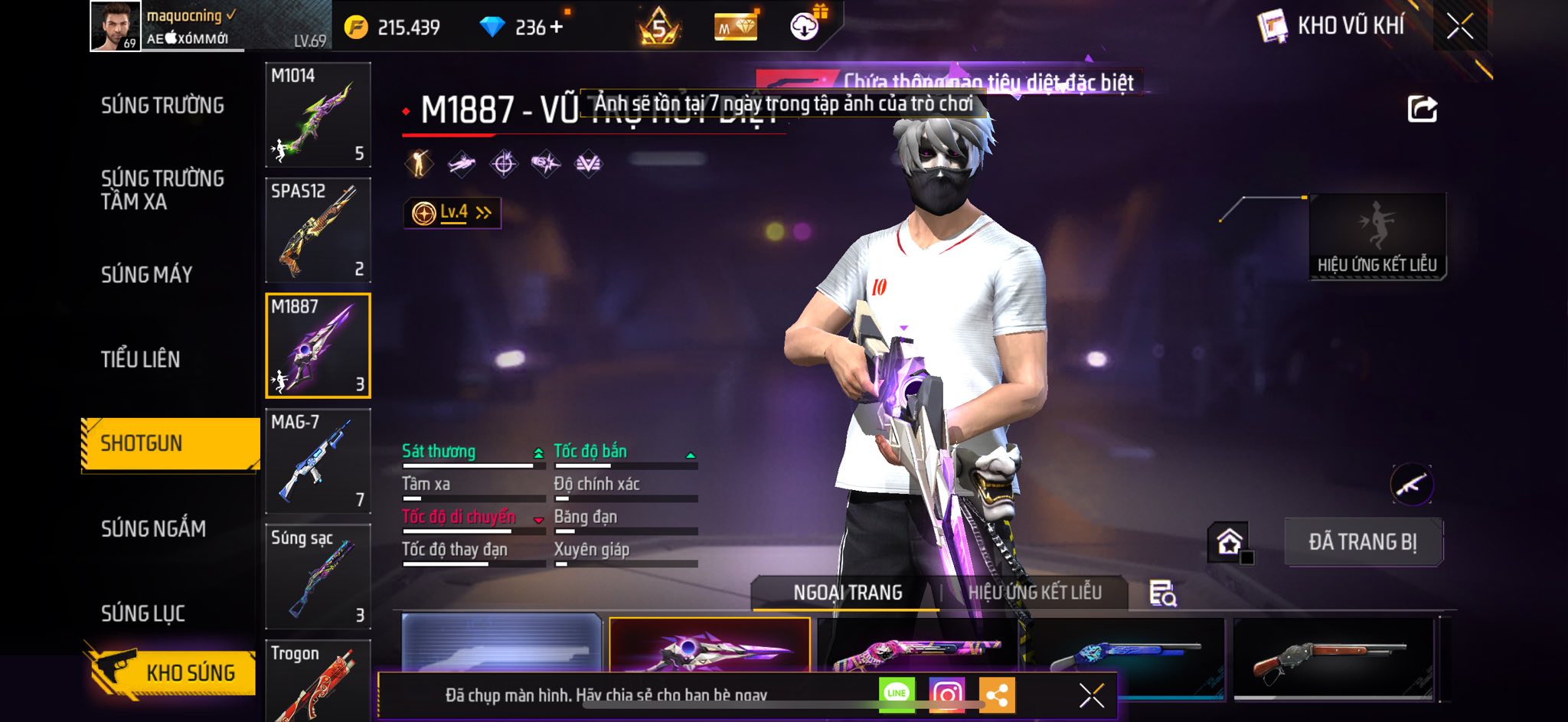Image resolution: width=1568 pixels, height=722 pixels.
Task: Choose the SPAS12 shotgun slot
Action: (x=318, y=230)
